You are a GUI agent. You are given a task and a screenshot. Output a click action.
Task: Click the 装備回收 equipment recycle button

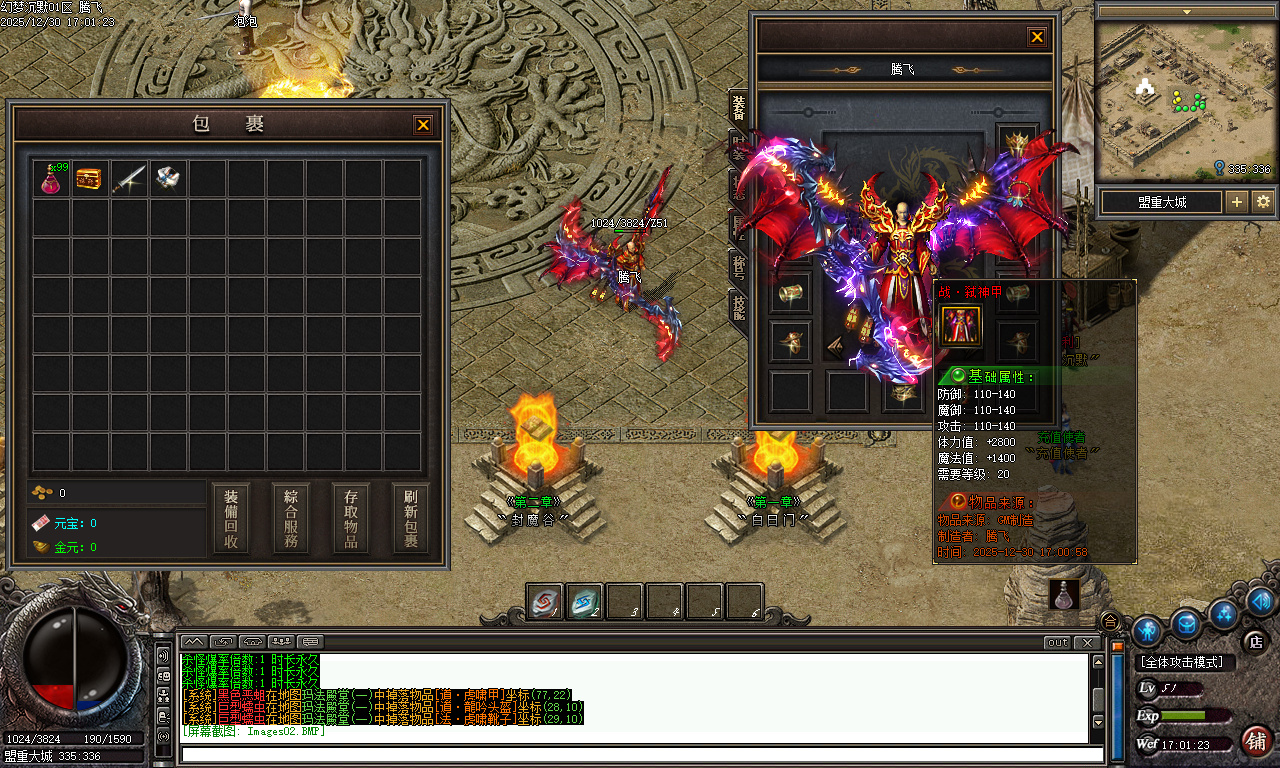click(x=231, y=519)
